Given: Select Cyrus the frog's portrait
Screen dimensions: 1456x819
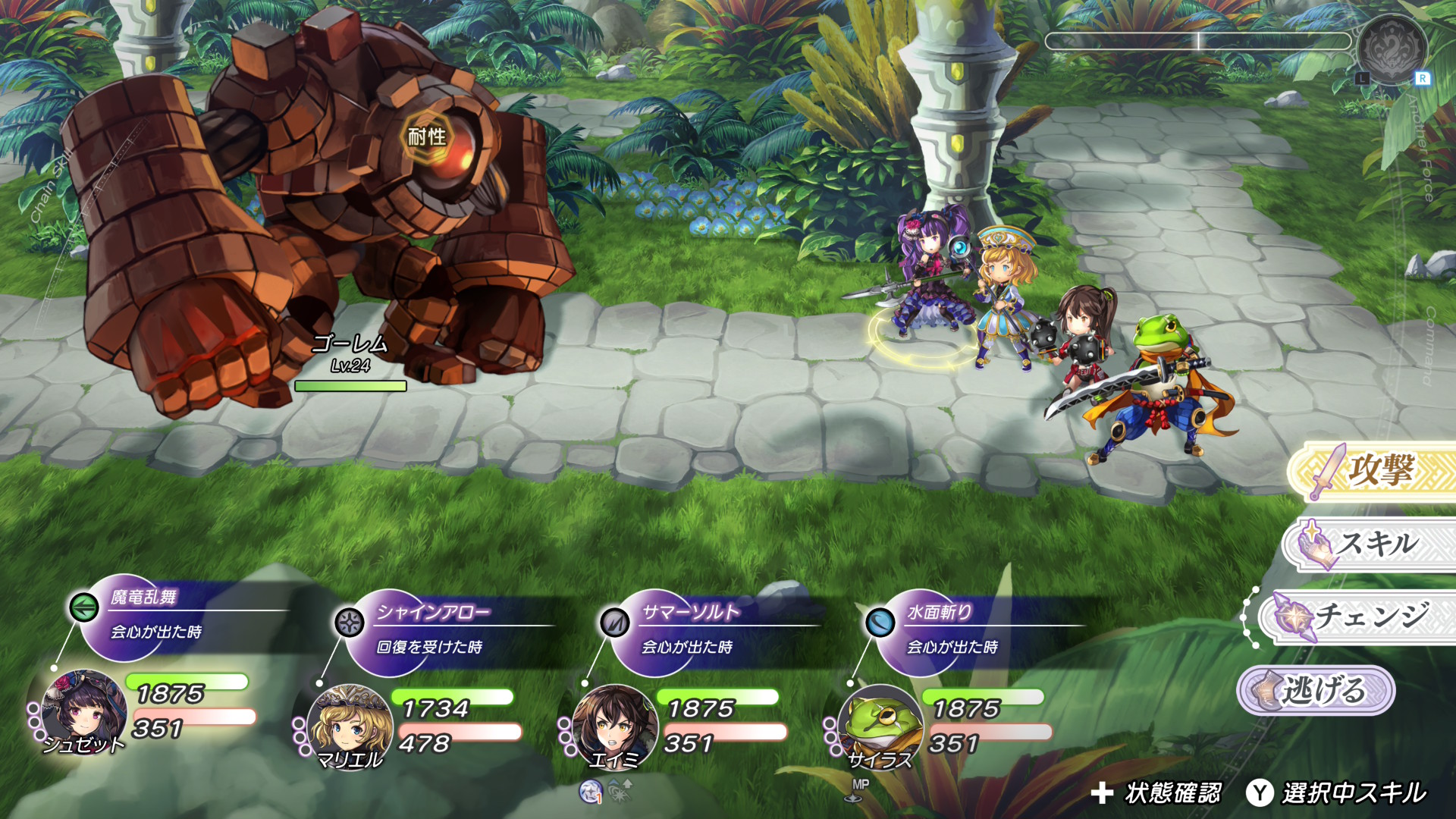Looking at the screenshot, I should coord(880,726).
